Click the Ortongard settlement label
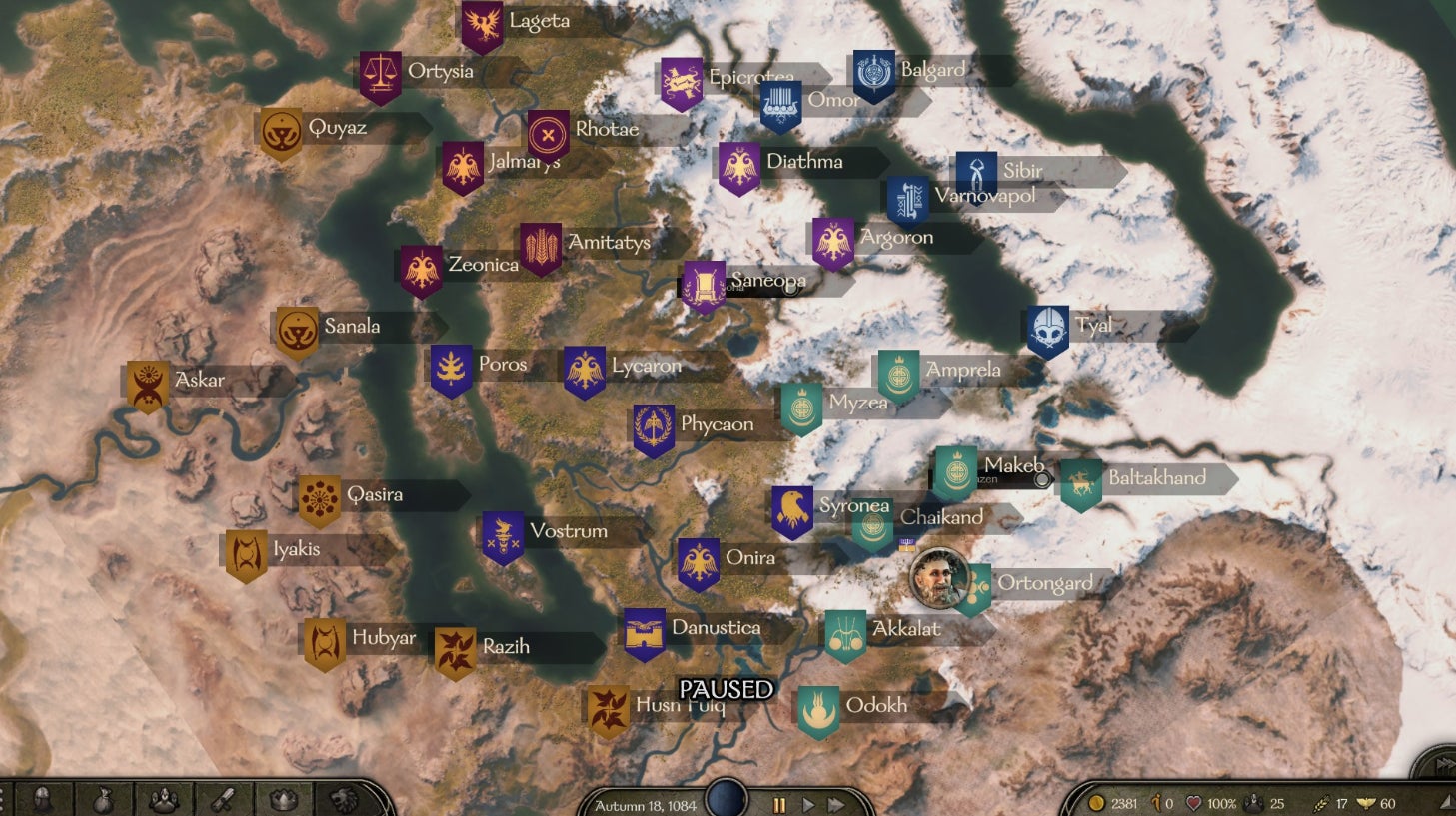This screenshot has width=1456, height=816. [x=1045, y=582]
